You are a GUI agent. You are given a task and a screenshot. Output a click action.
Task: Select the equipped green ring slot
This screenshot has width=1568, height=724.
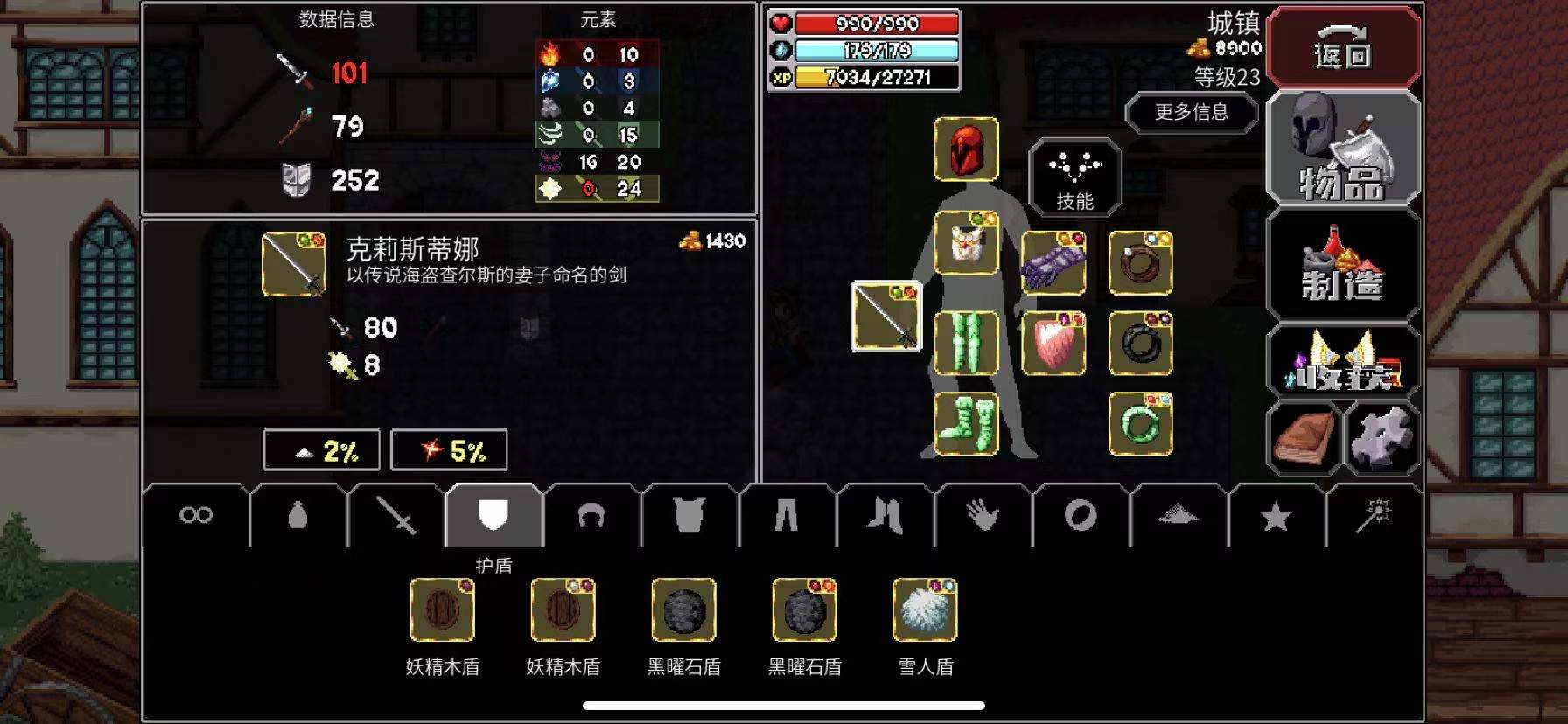1141,423
